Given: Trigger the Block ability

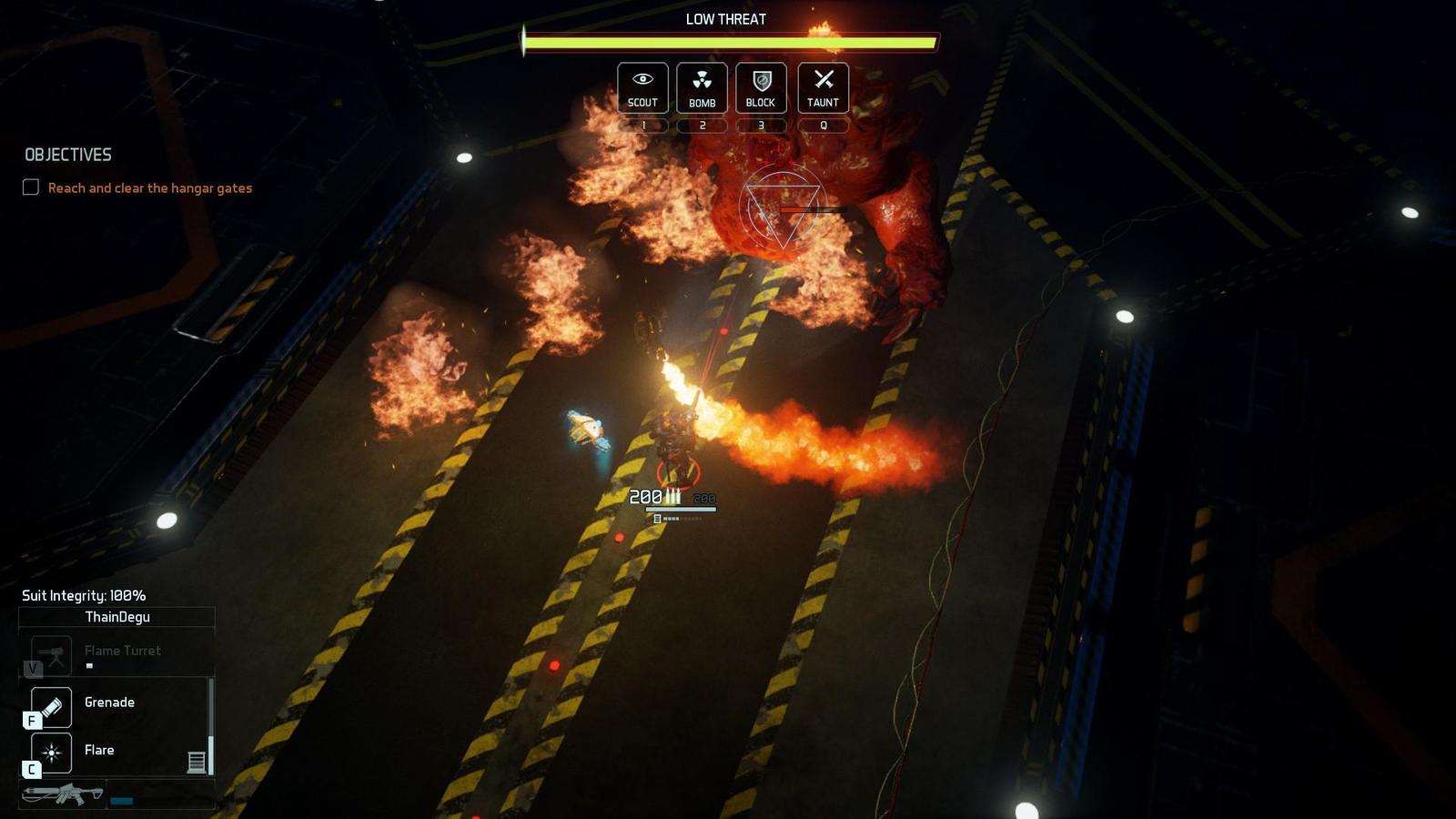Looking at the screenshot, I should (x=761, y=87).
